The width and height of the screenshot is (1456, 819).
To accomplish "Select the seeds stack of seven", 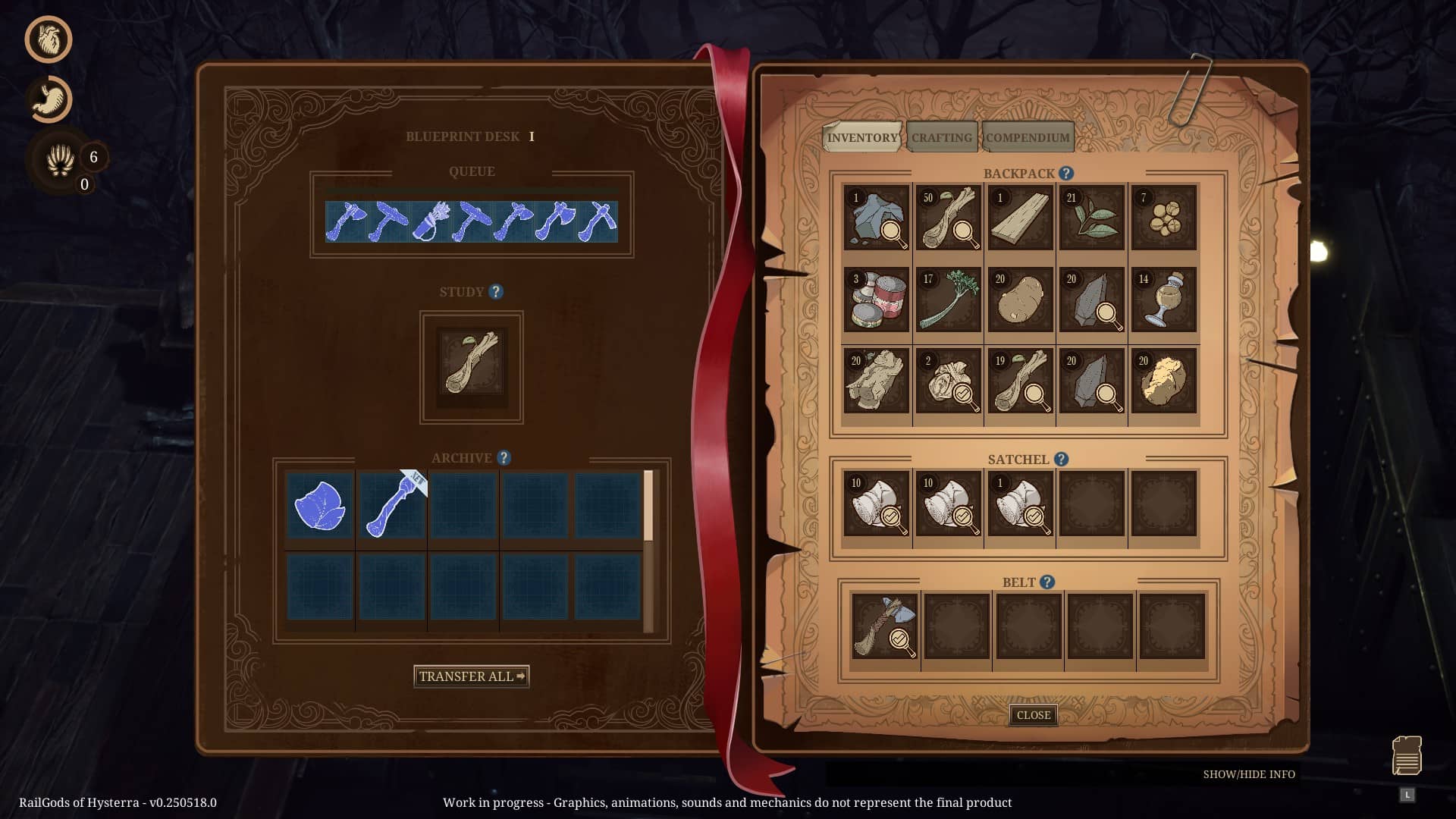I will coord(1163,218).
